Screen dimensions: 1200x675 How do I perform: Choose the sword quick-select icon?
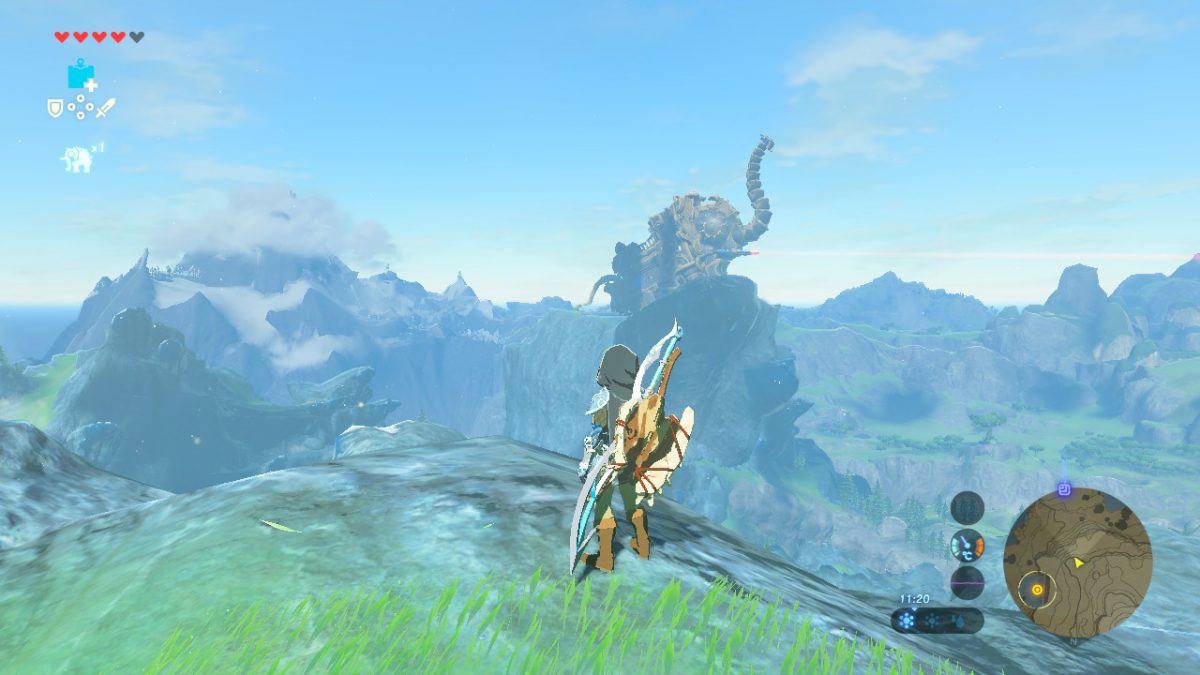(x=105, y=107)
